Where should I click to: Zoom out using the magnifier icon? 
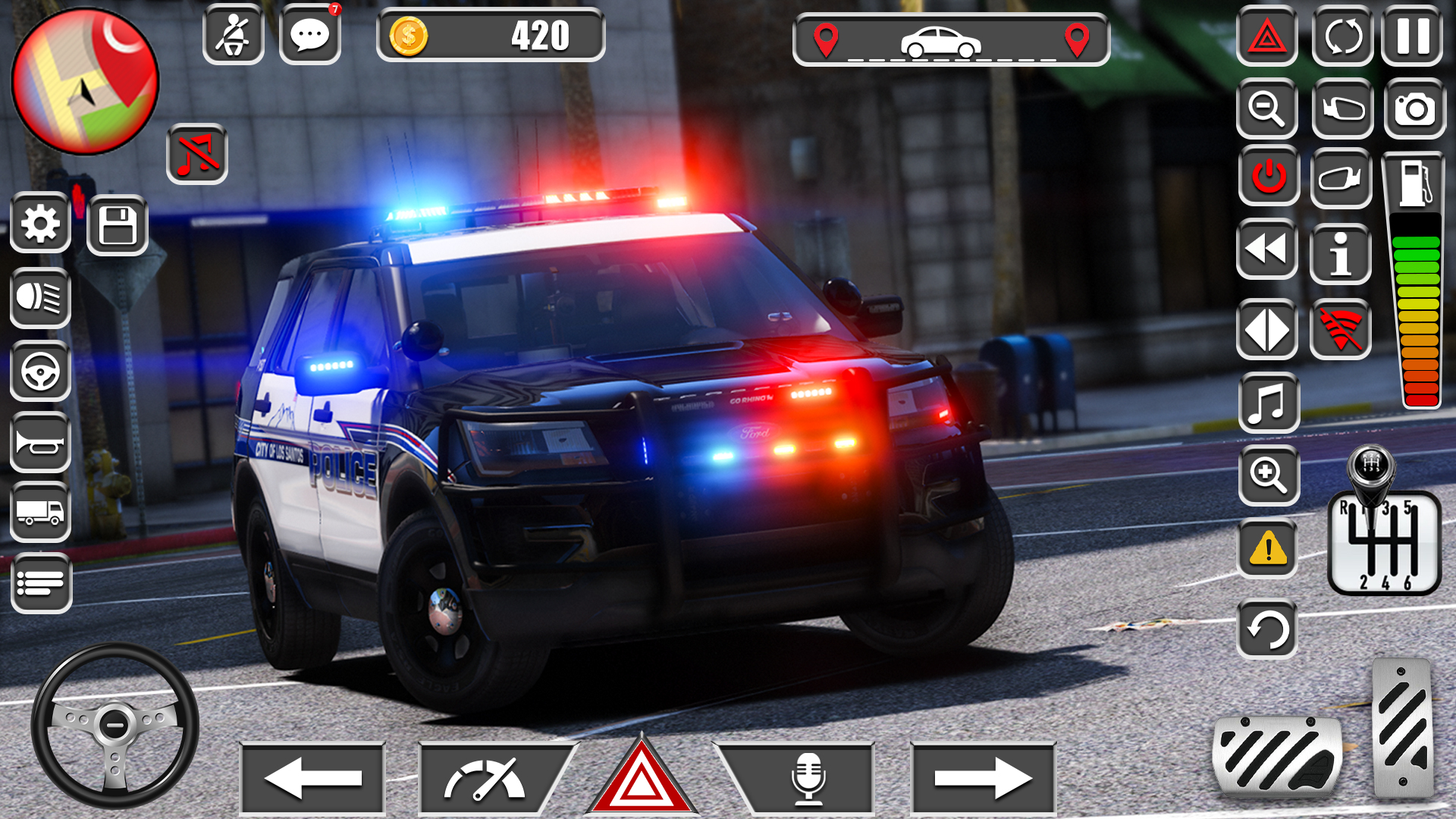point(1267,106)
